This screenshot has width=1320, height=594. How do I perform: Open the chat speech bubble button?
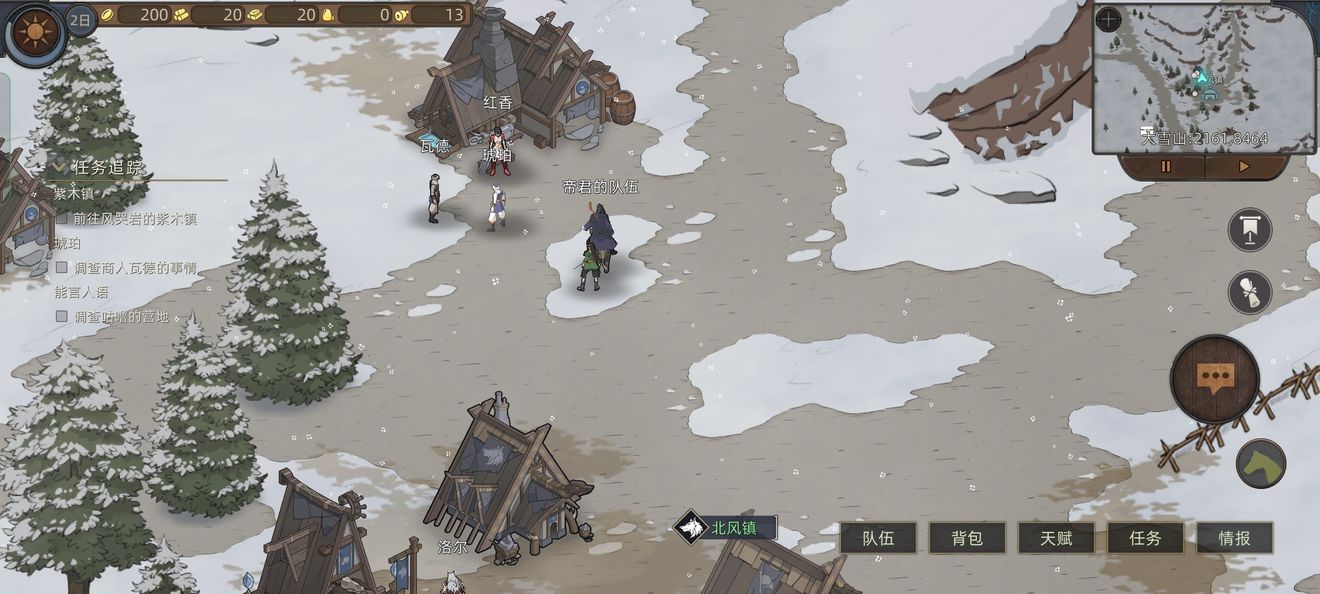point(1214,378)
